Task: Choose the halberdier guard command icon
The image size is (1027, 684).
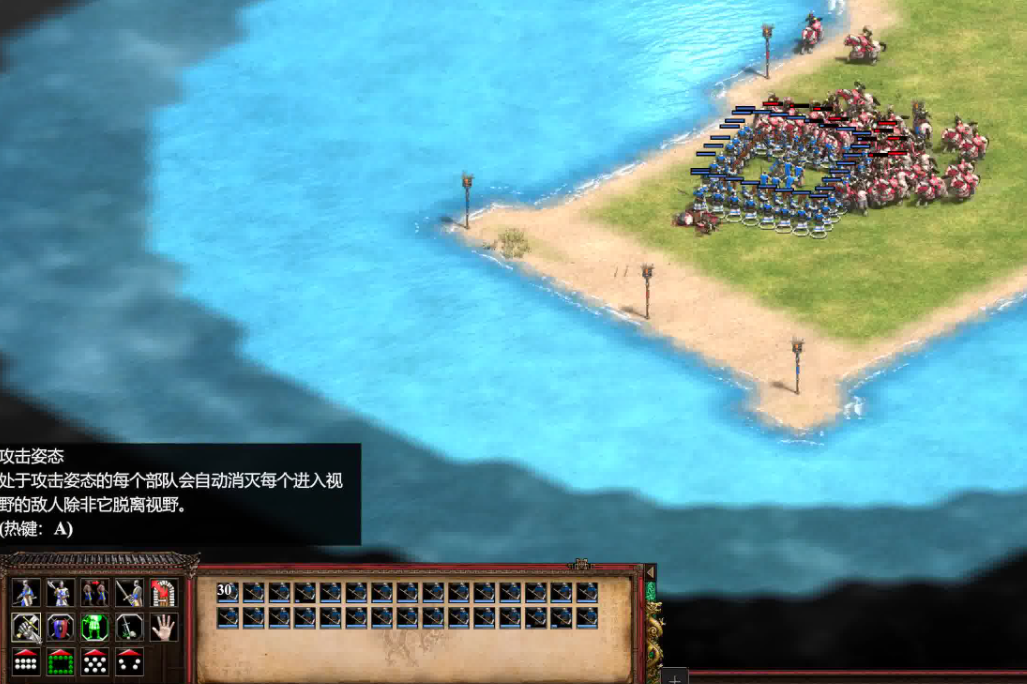Action: pyautogui.click(x=60, y=593)
